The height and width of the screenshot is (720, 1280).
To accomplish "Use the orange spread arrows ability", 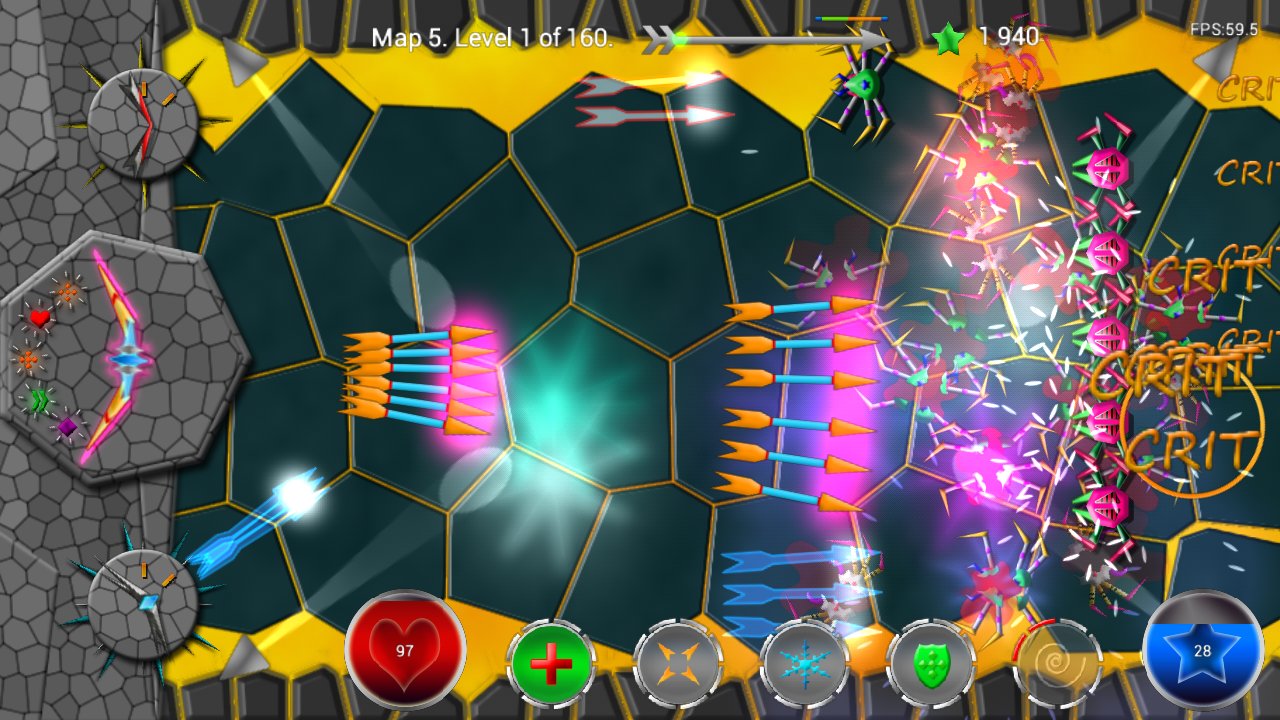I will pos(677,664).
